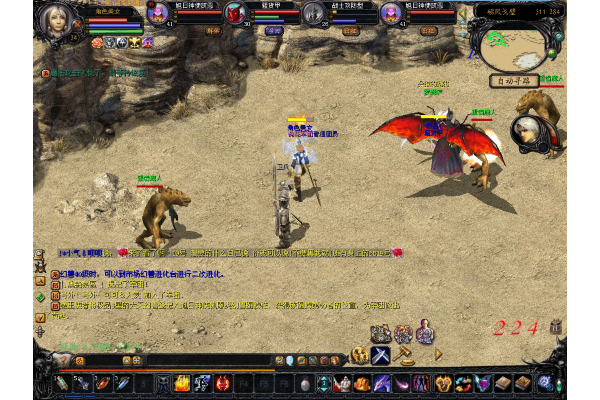Use the flame skill in the hotbar

[182, 383]
